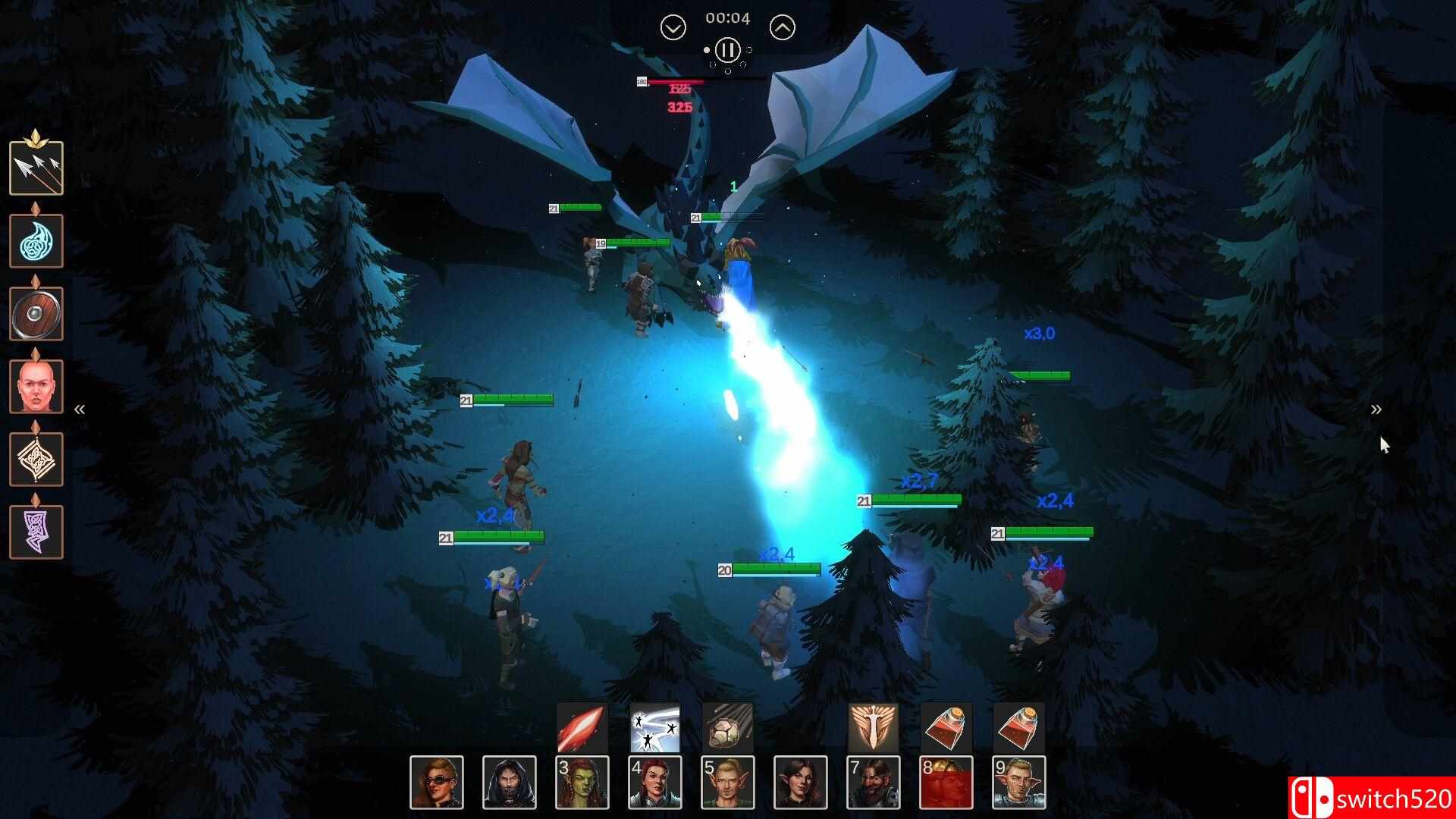Image resolution: width=1456 pixels, height=819 pixels.
Task: Select the triple arrows skill in the left sidebar
Action: point(36,168)
